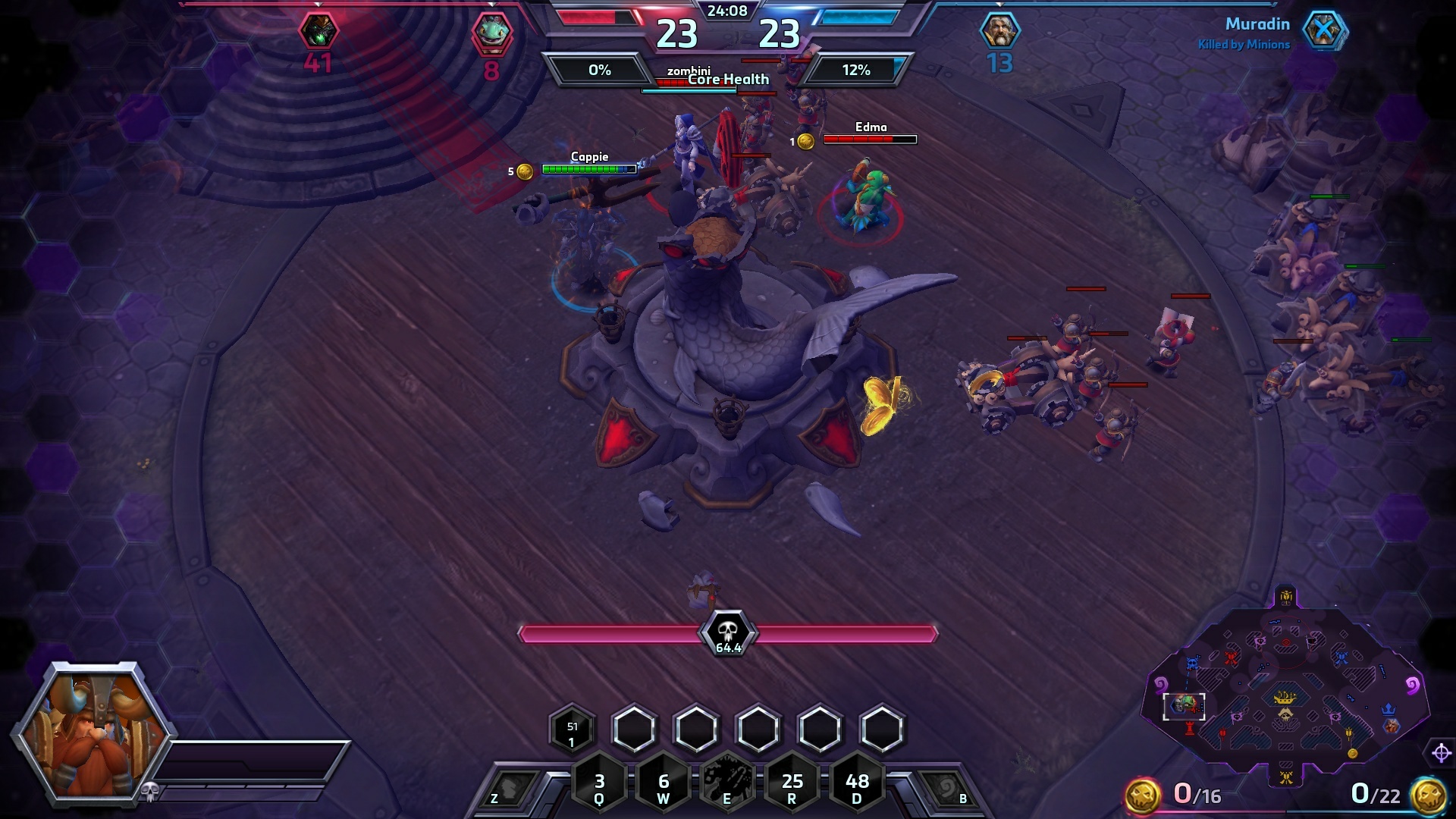Click the blue crown core marker on minimap

(x=1389, y=710)
